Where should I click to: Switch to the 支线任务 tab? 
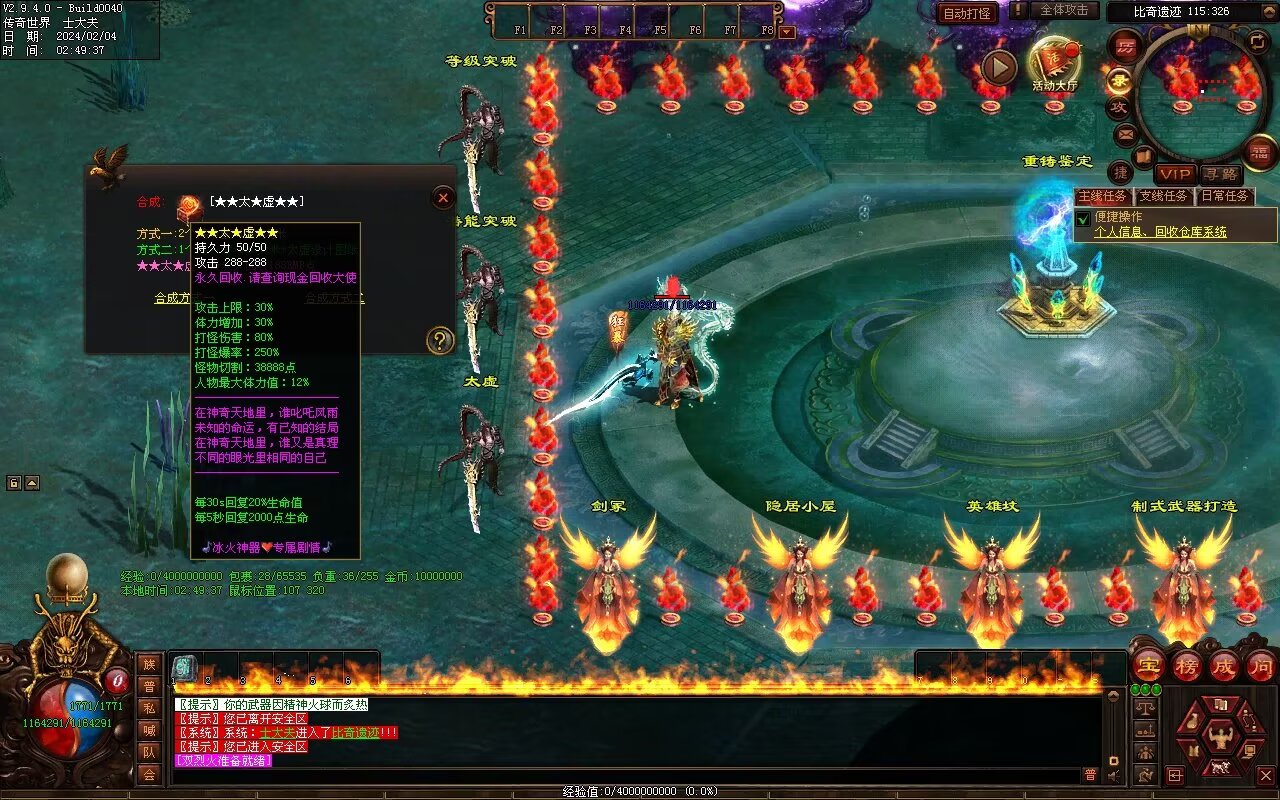1164,196
